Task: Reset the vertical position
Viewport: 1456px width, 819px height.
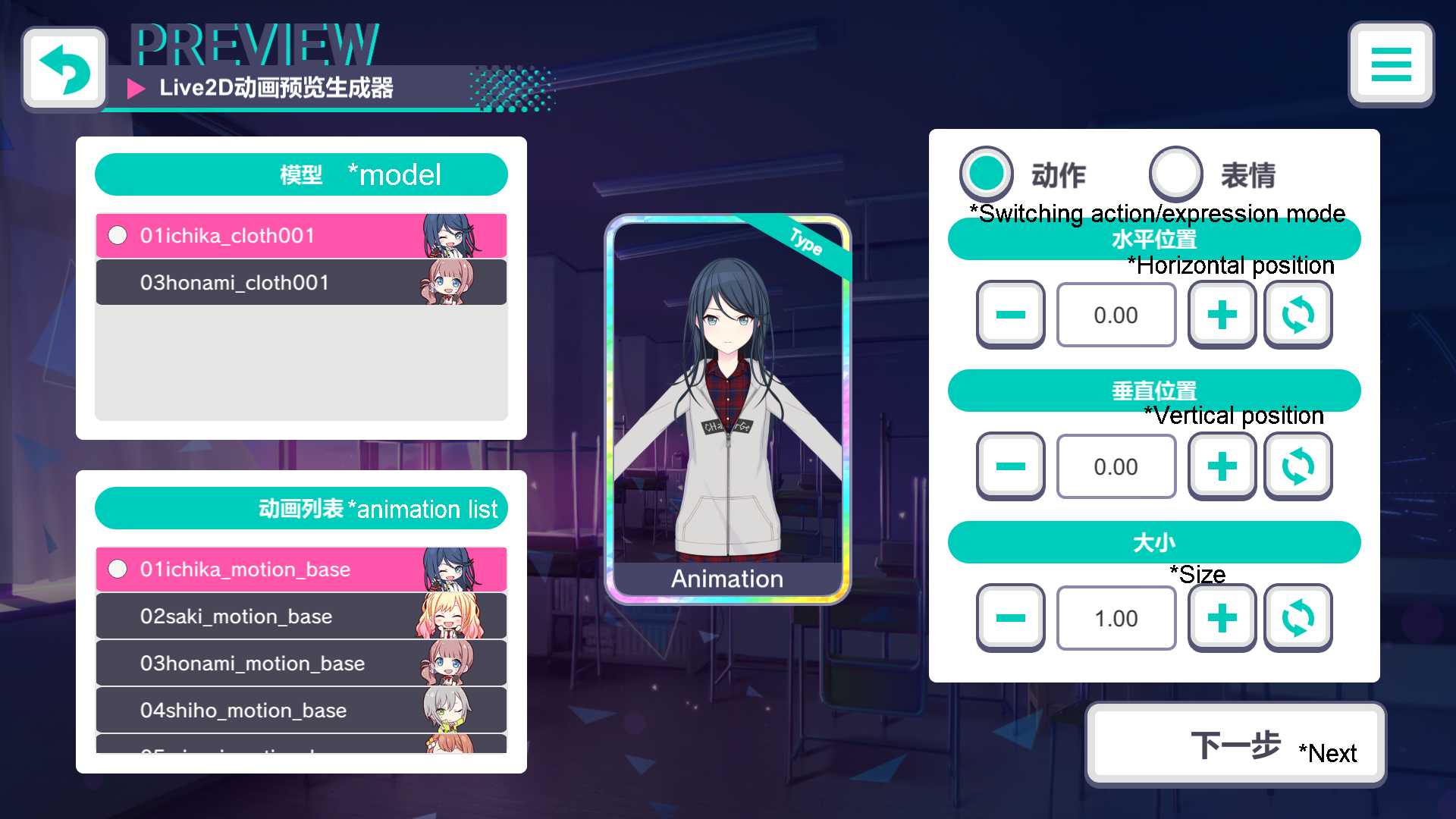Action: 1298,466
